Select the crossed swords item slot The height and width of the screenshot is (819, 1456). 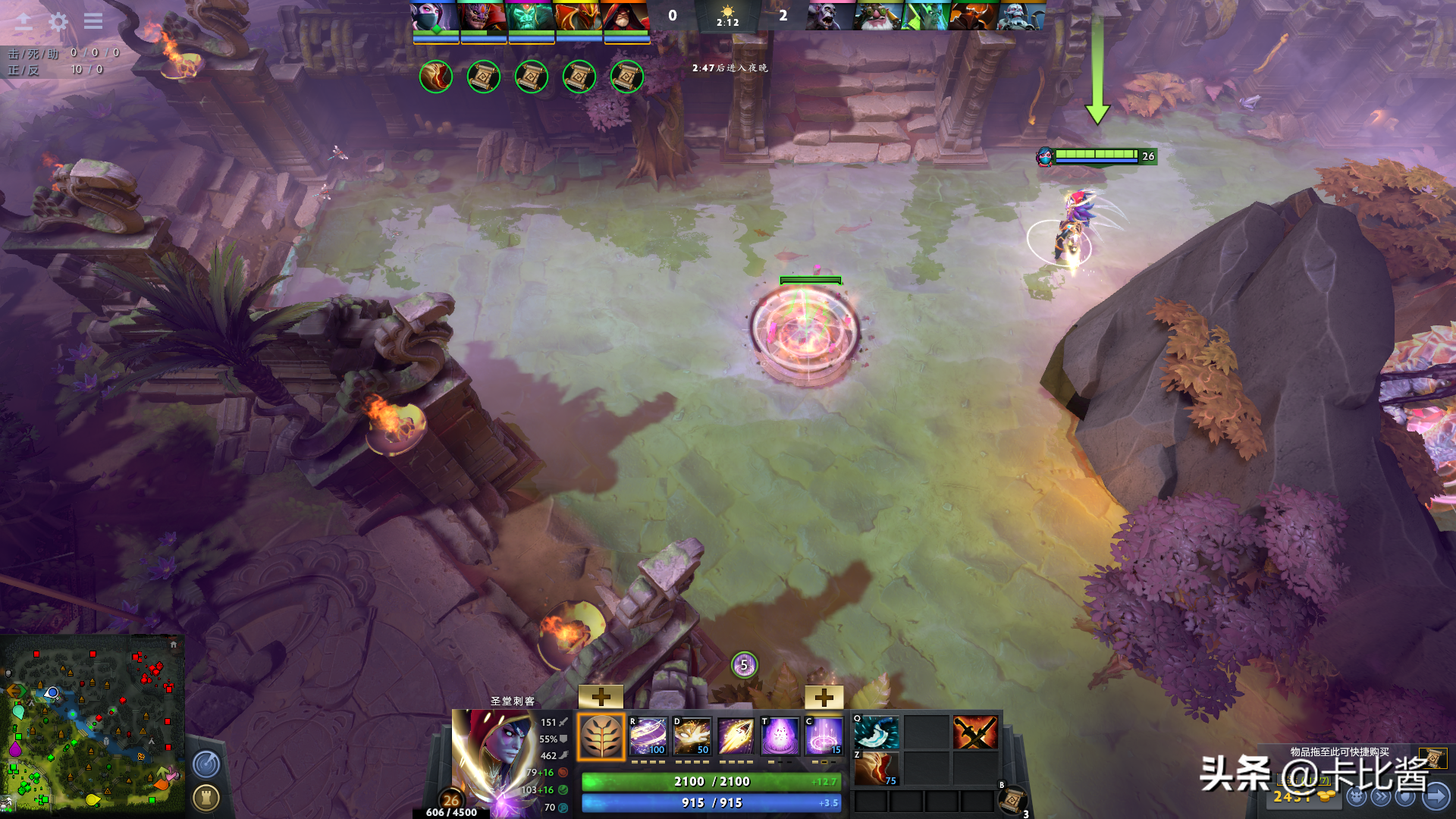(x=974, y=732)
